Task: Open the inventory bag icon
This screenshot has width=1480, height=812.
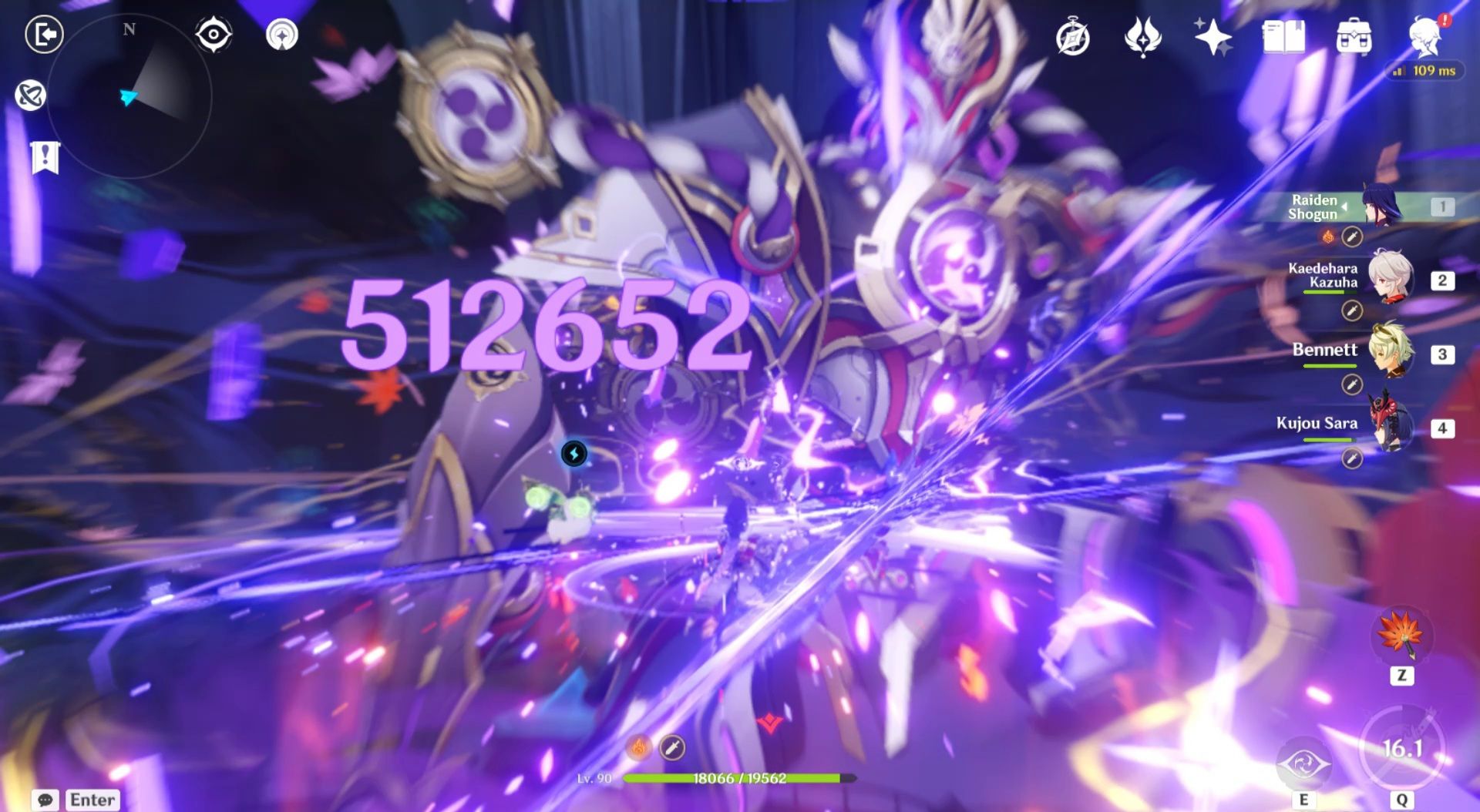Action: [1355, 35]
